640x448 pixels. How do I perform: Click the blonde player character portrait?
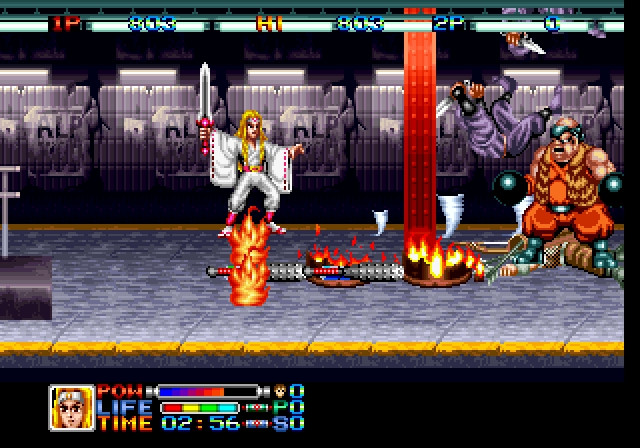pyautogui.click(x=72, y=407)
